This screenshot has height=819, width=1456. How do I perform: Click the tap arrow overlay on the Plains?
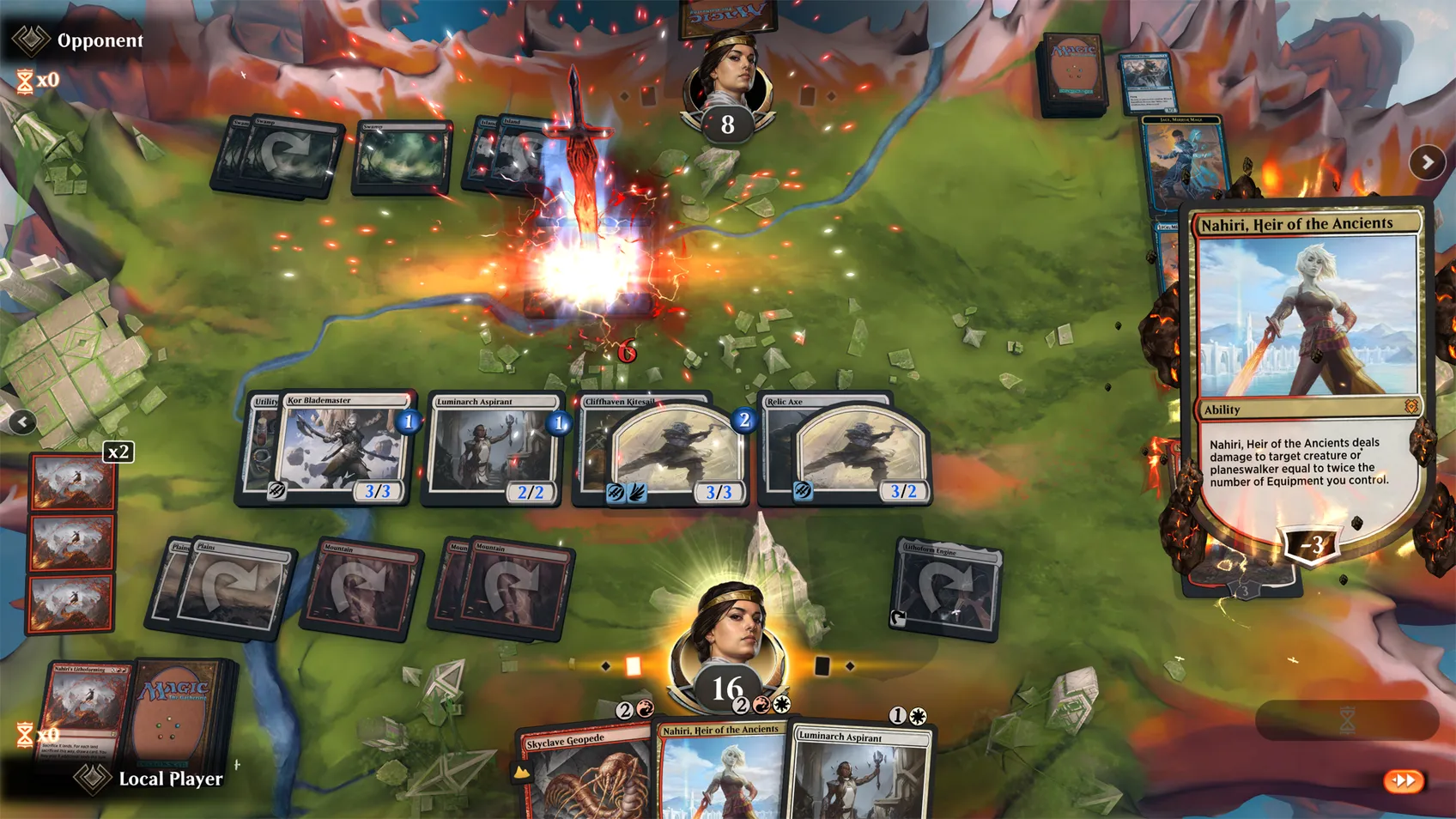point(233,585)
